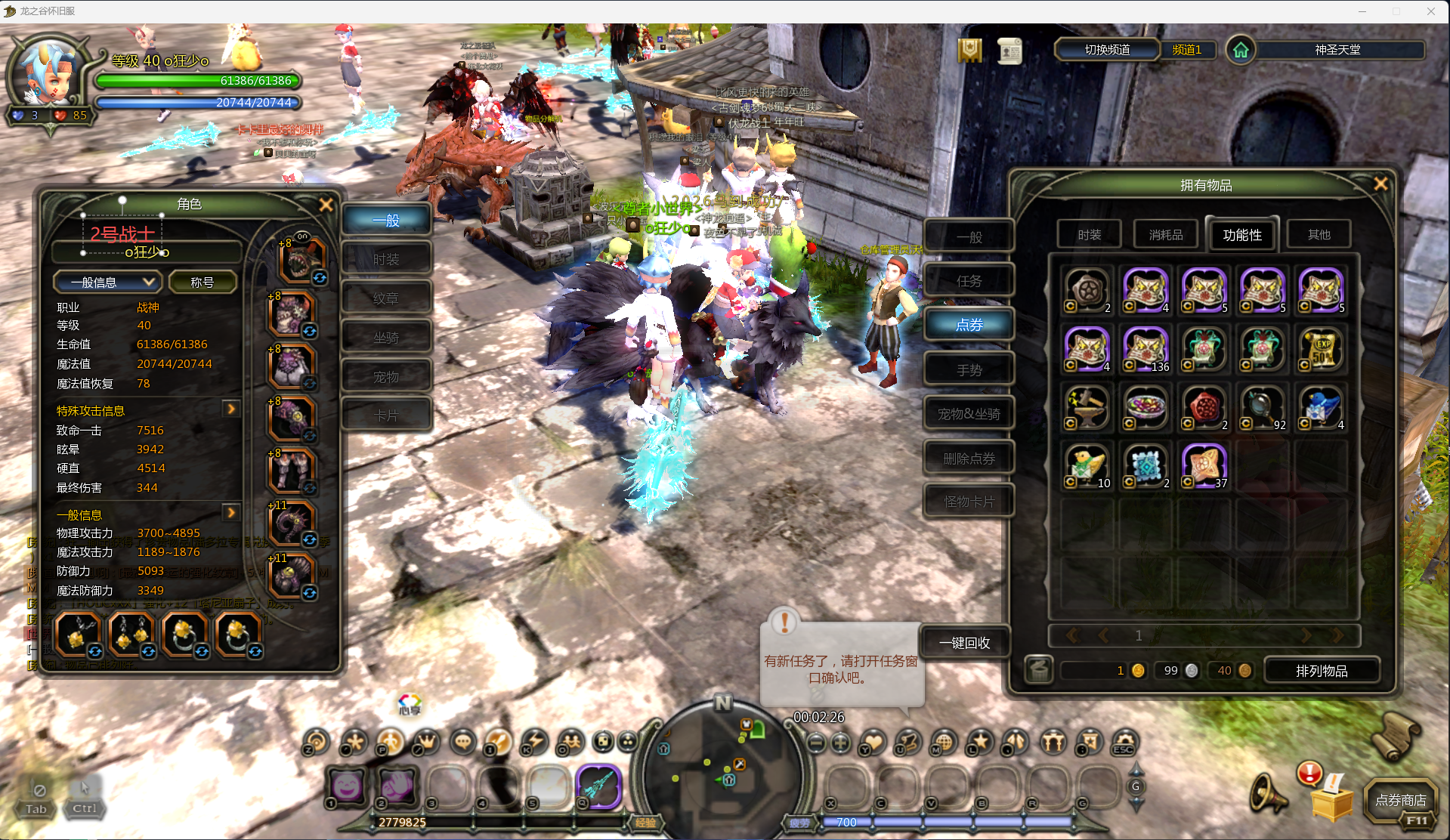
Task: Switch to the 时装 inventory tab
Action: pos(1089,235)
